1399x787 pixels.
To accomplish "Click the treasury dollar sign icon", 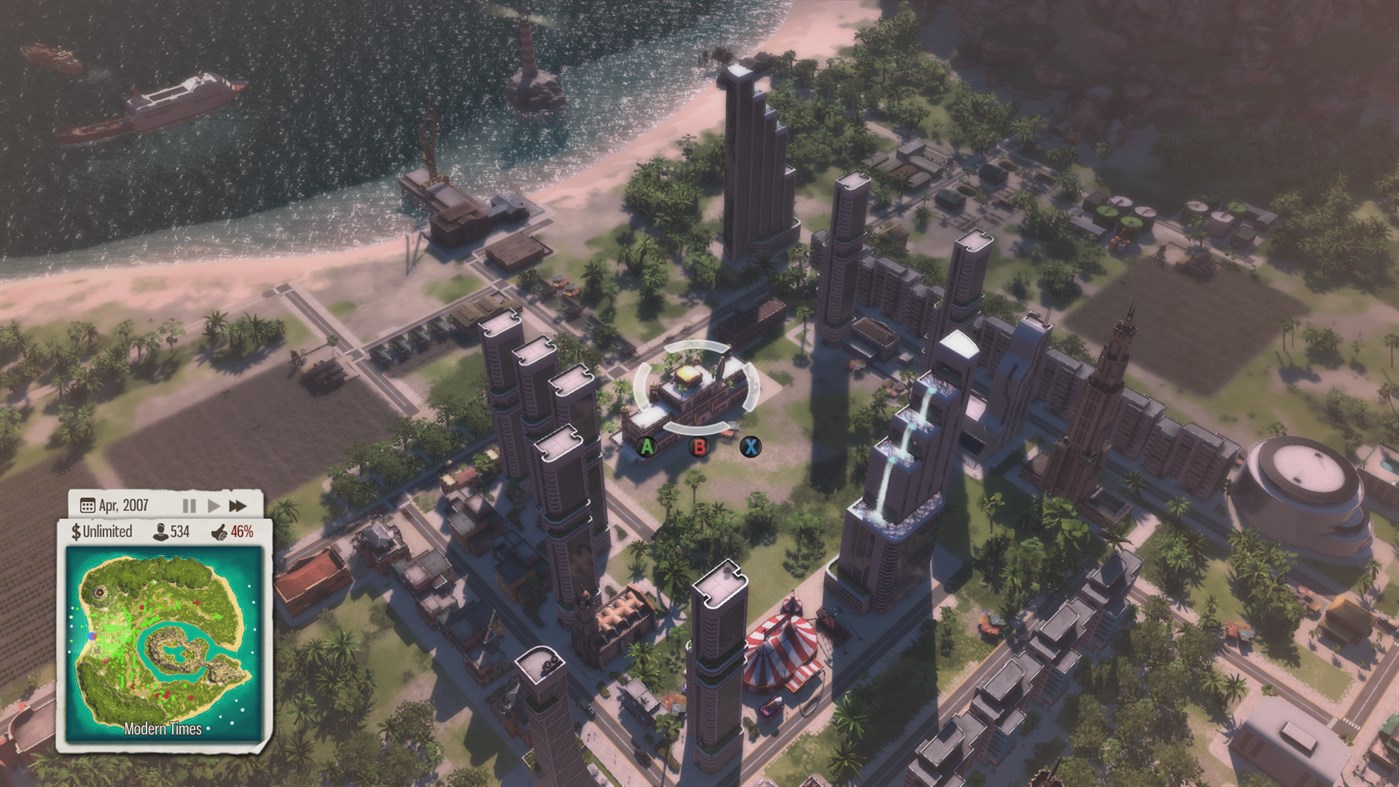I will [x=75, y=532].
